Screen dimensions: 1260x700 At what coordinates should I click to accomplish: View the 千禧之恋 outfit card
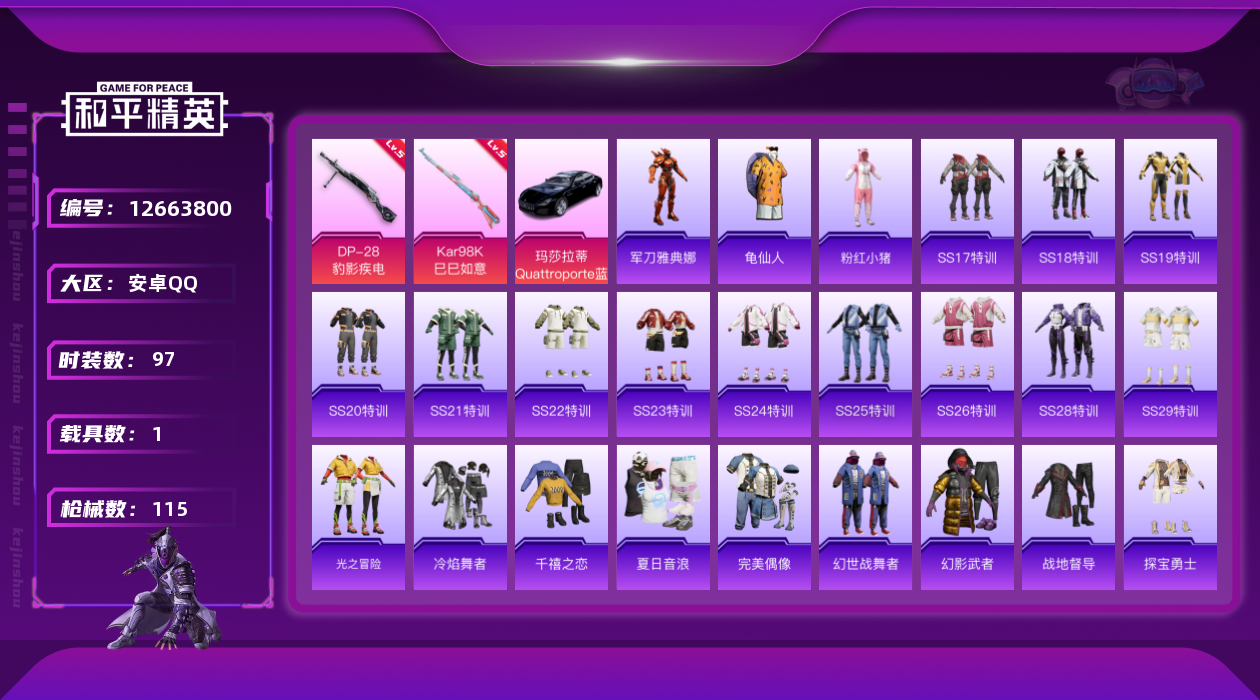coord(561,517)
